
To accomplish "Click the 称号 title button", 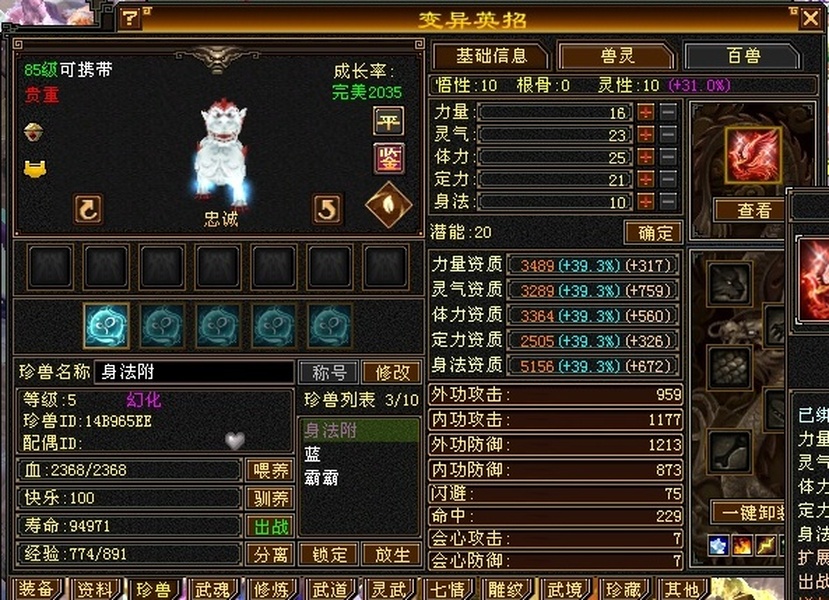I will click(329, 372).
